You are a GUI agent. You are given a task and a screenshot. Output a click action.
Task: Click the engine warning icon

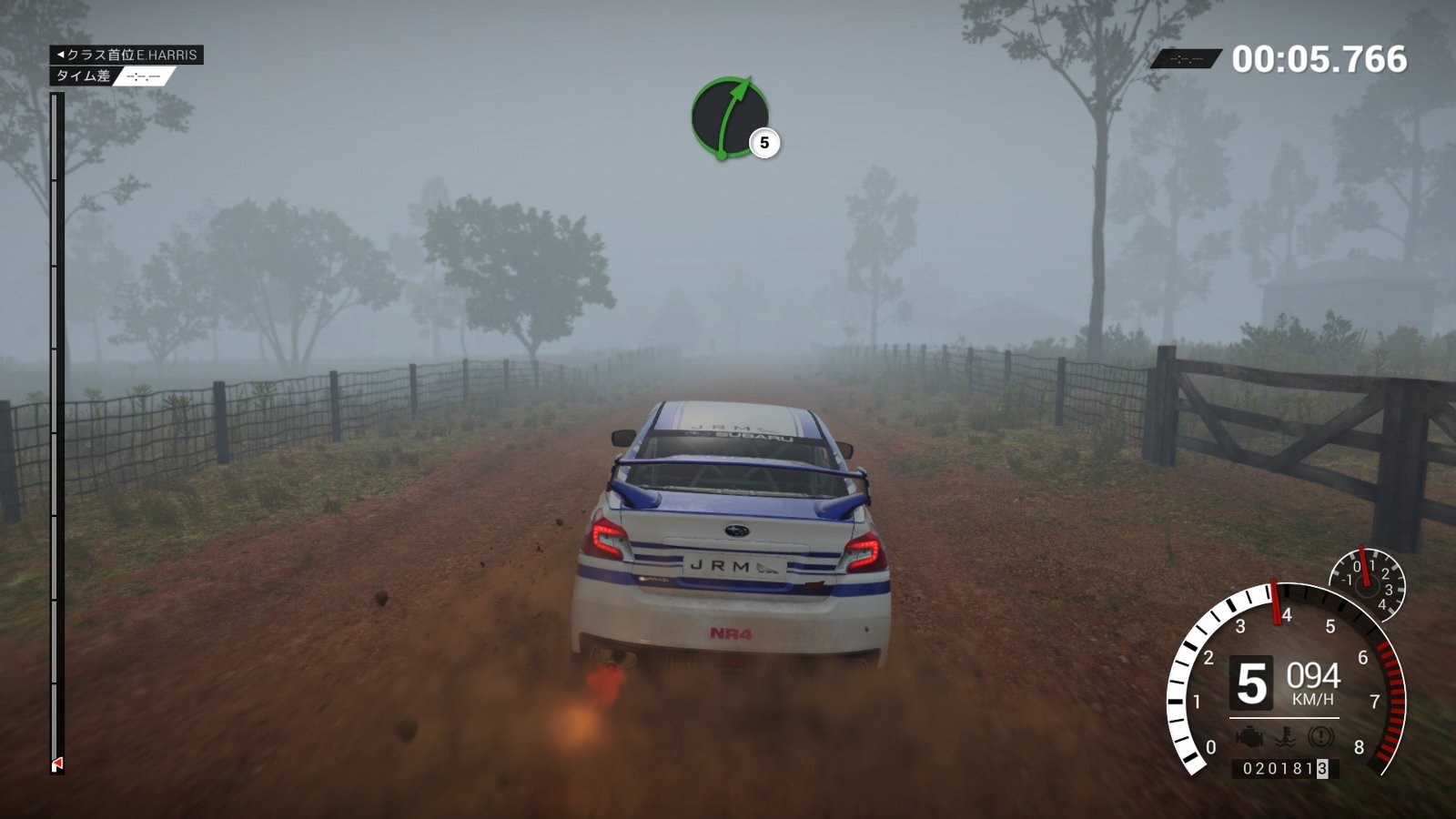(1250, 736)
